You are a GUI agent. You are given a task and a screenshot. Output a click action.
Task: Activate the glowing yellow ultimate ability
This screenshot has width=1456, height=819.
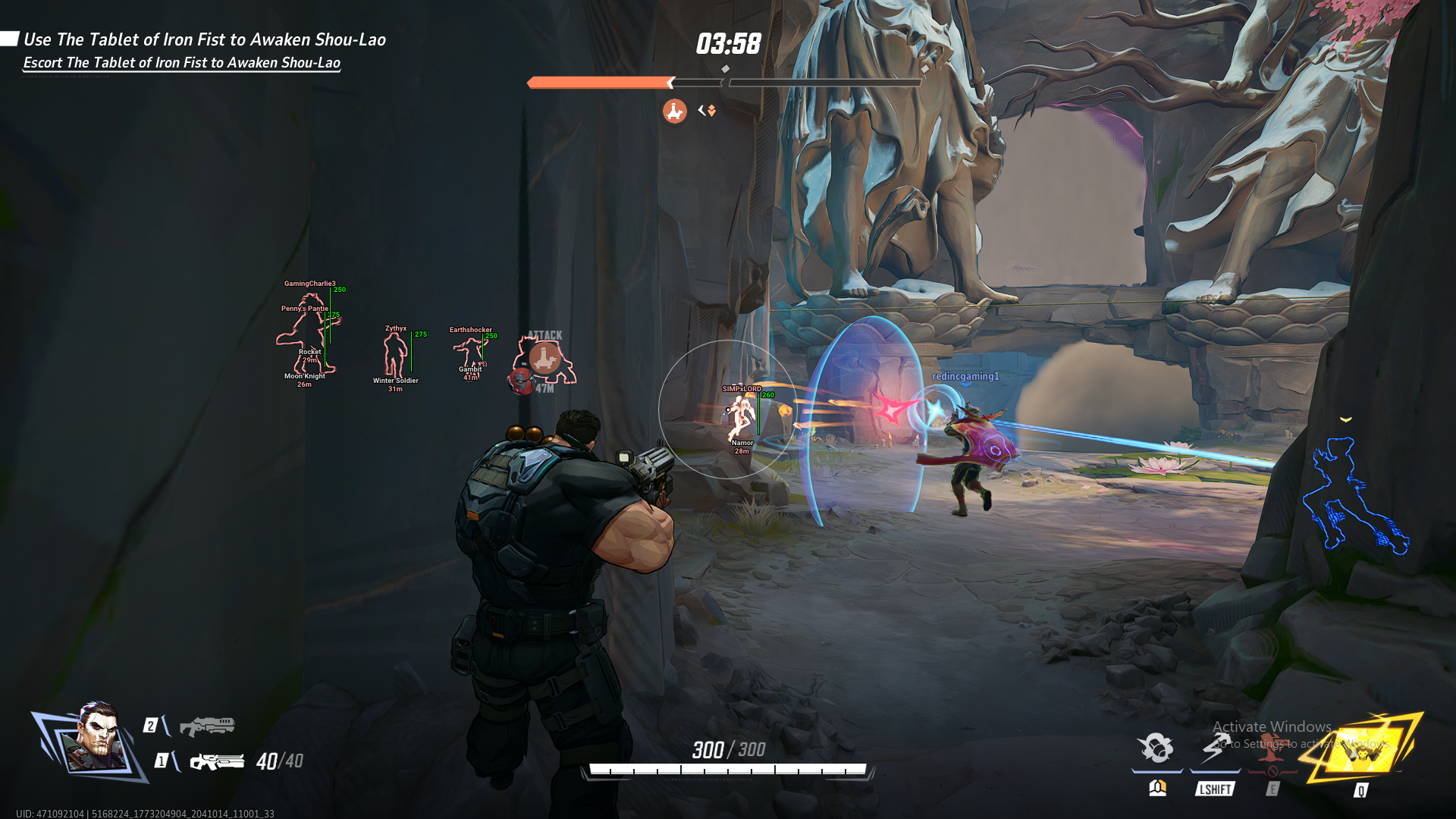coord(1363,749)
